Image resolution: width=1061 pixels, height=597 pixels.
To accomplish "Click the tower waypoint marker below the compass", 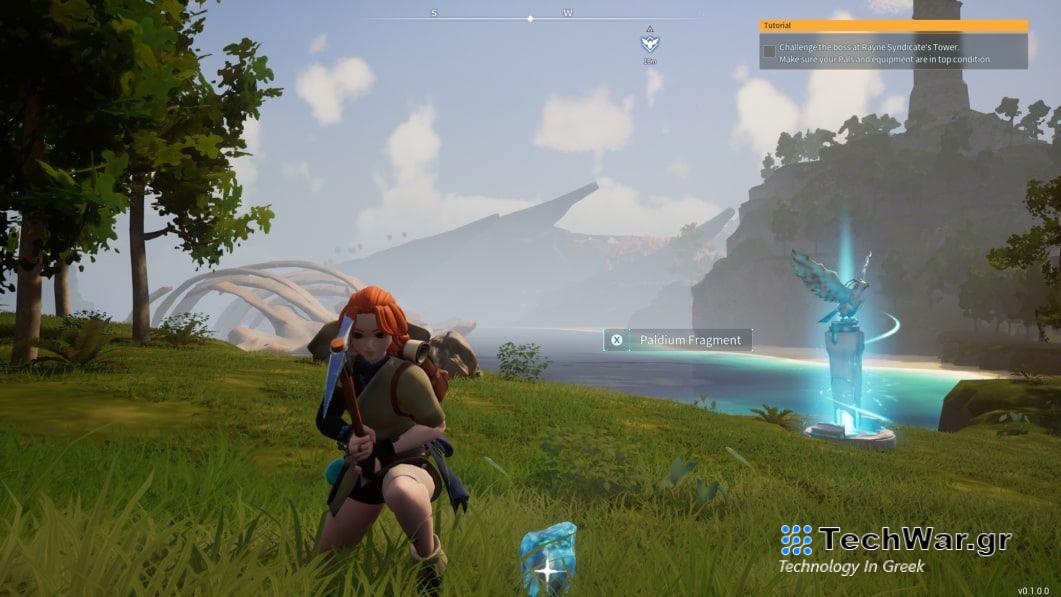I will coord(650,43).
